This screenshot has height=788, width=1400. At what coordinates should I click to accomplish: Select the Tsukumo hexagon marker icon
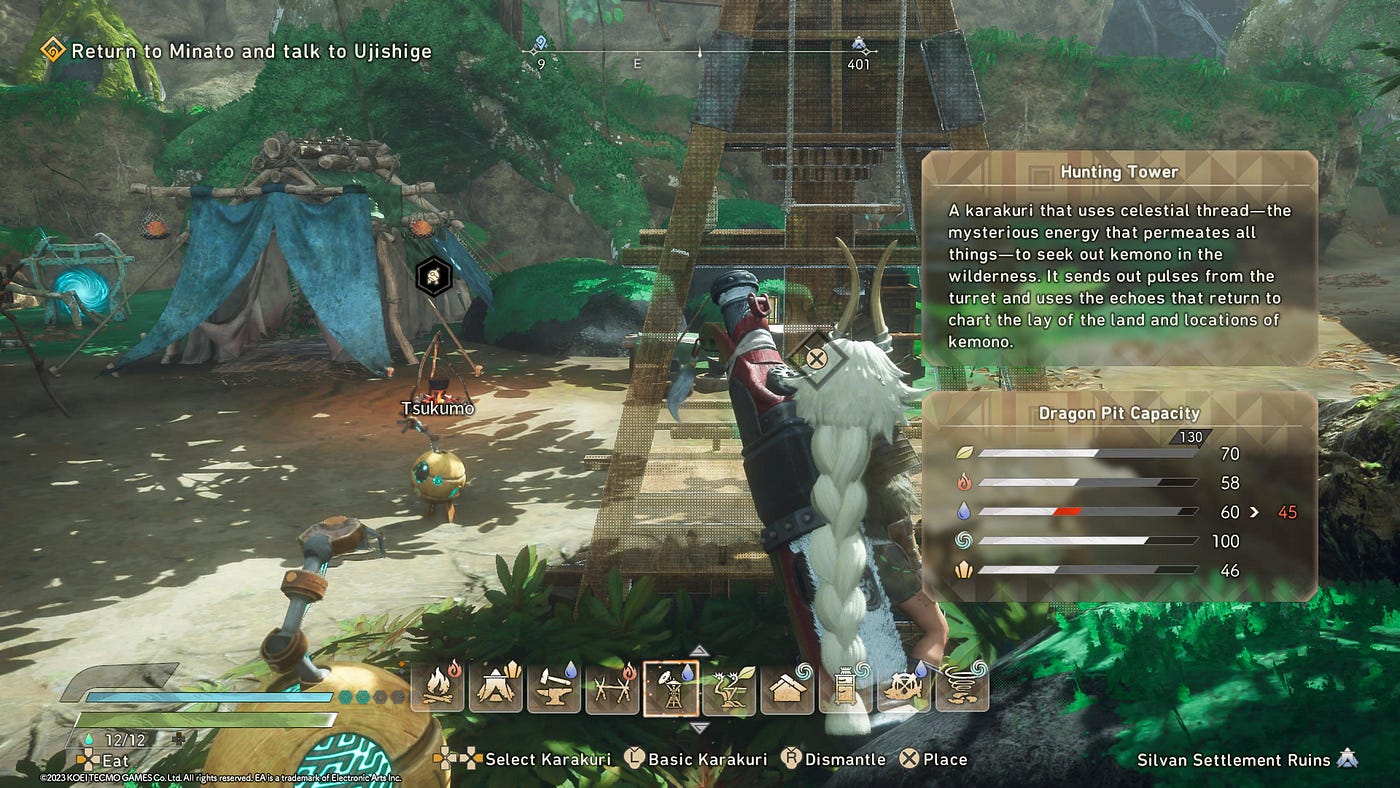coord(433,274)
